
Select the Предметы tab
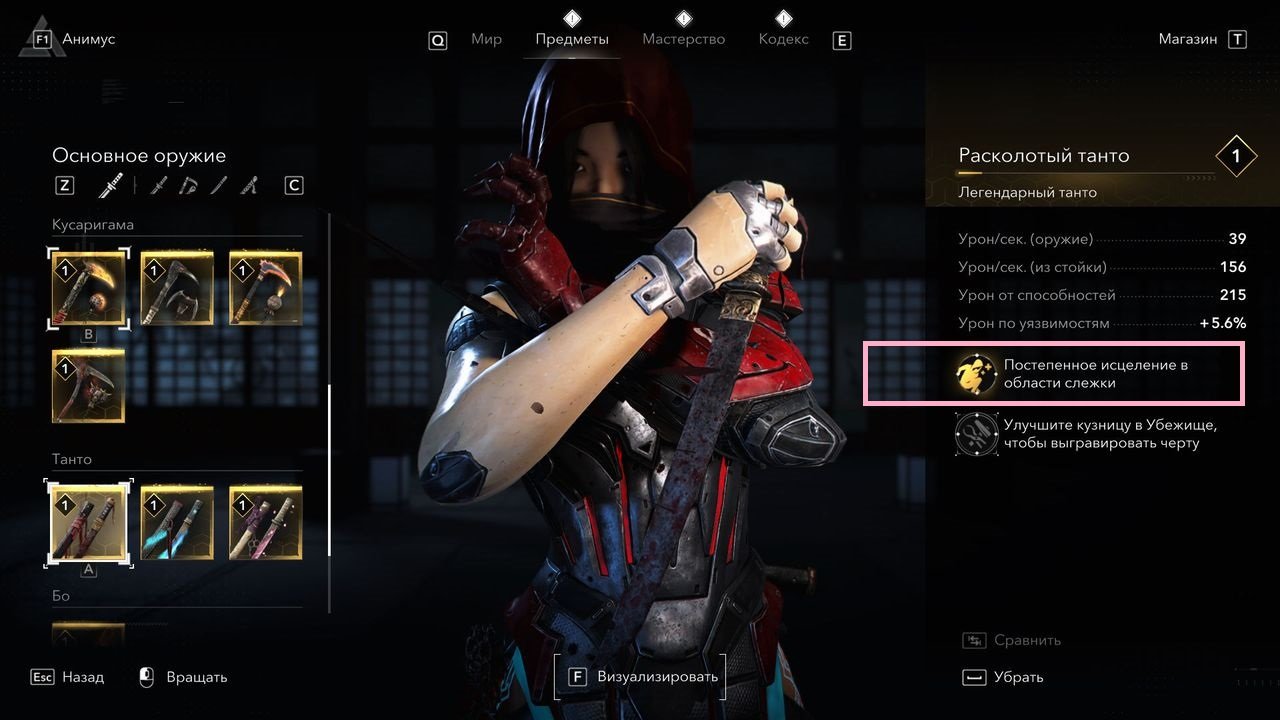click(571, 40)
